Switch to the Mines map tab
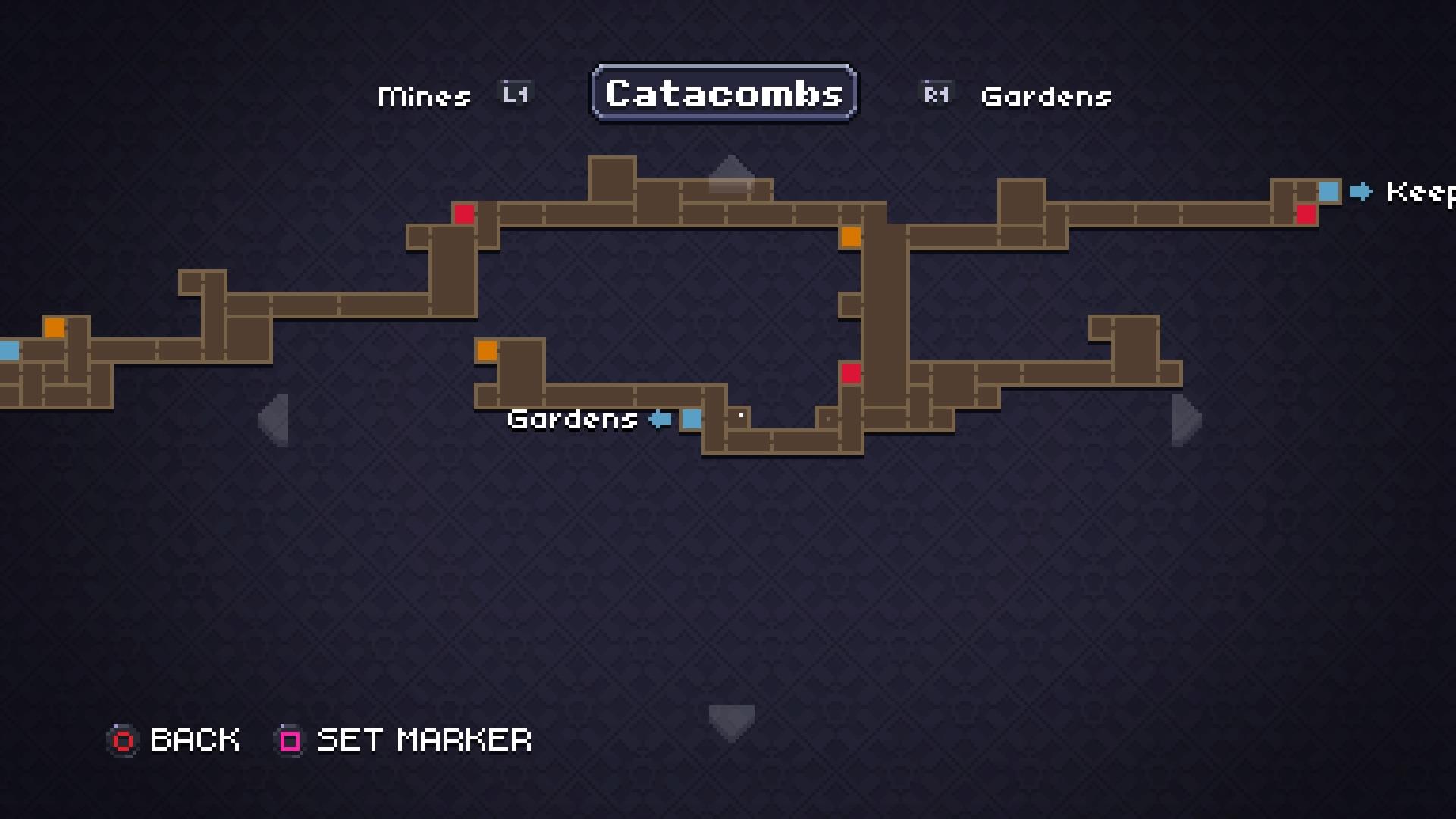Viewport: 1456px width, 819px height. (x=424, y=96)
